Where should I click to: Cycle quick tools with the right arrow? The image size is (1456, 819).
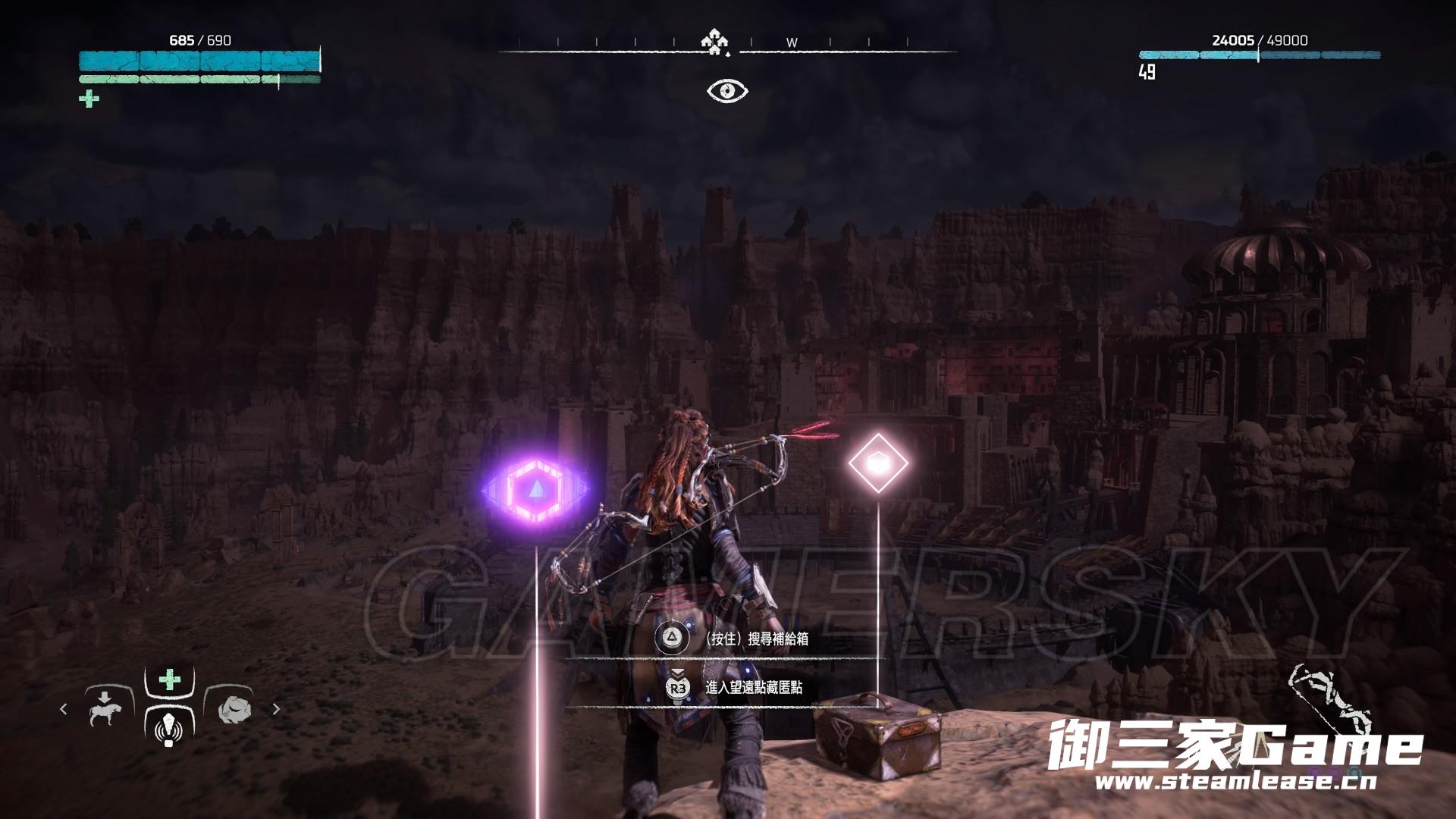[x=276, y=709]
